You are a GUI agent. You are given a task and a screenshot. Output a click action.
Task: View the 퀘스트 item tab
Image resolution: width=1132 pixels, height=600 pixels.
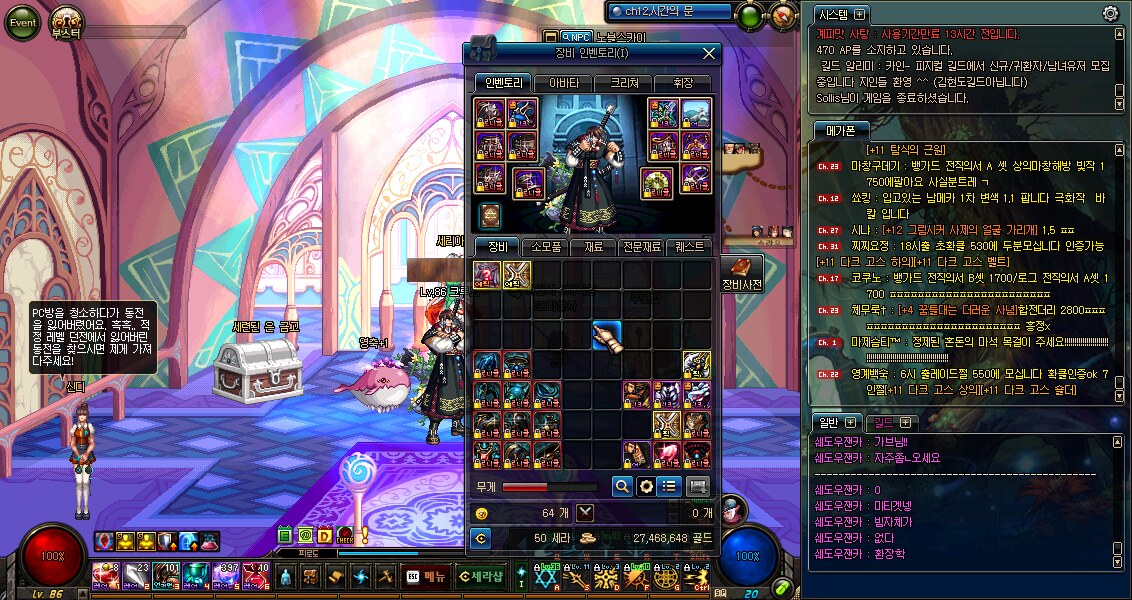pos(690,246)
